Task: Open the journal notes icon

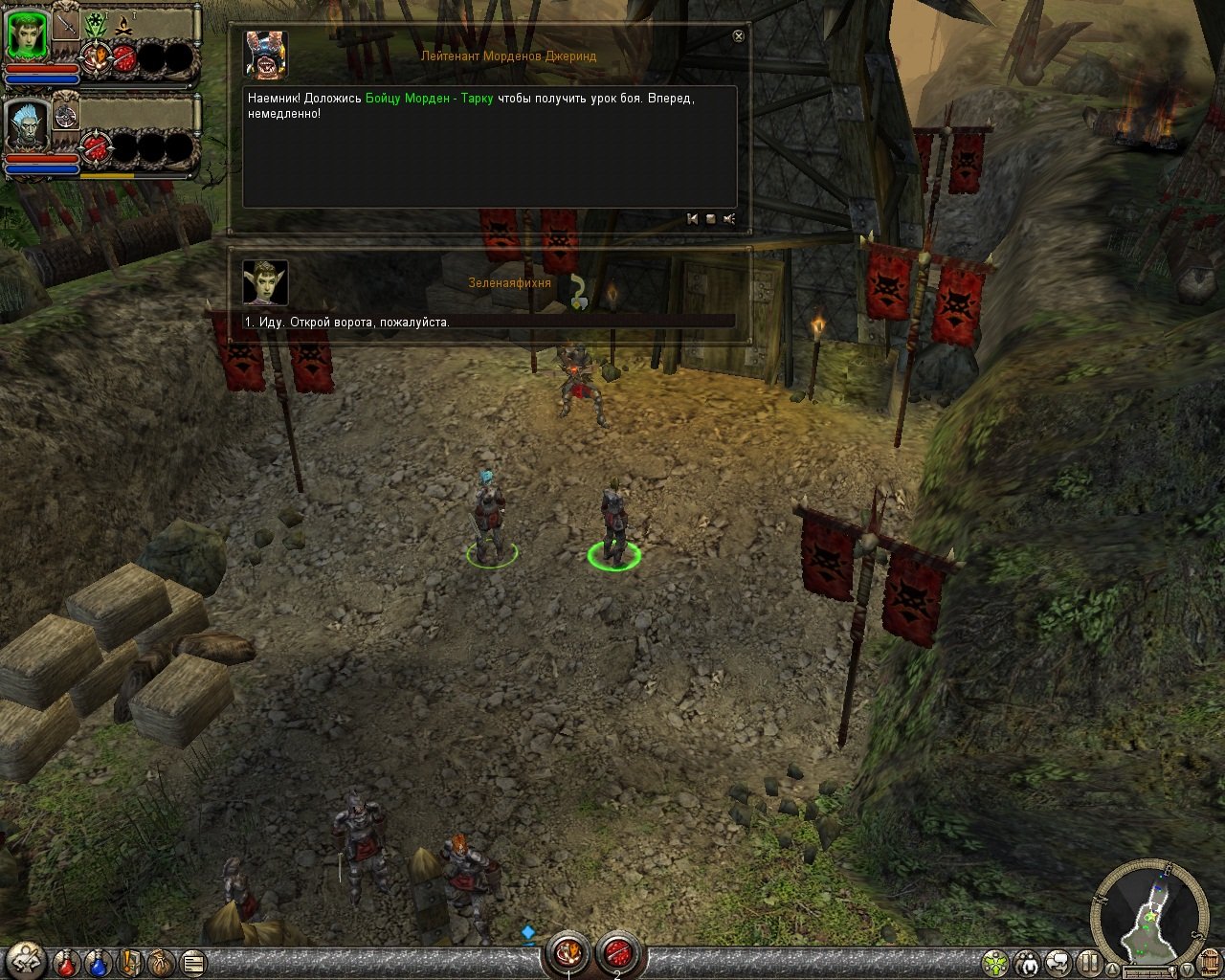Action: click(x=193, y=964)
